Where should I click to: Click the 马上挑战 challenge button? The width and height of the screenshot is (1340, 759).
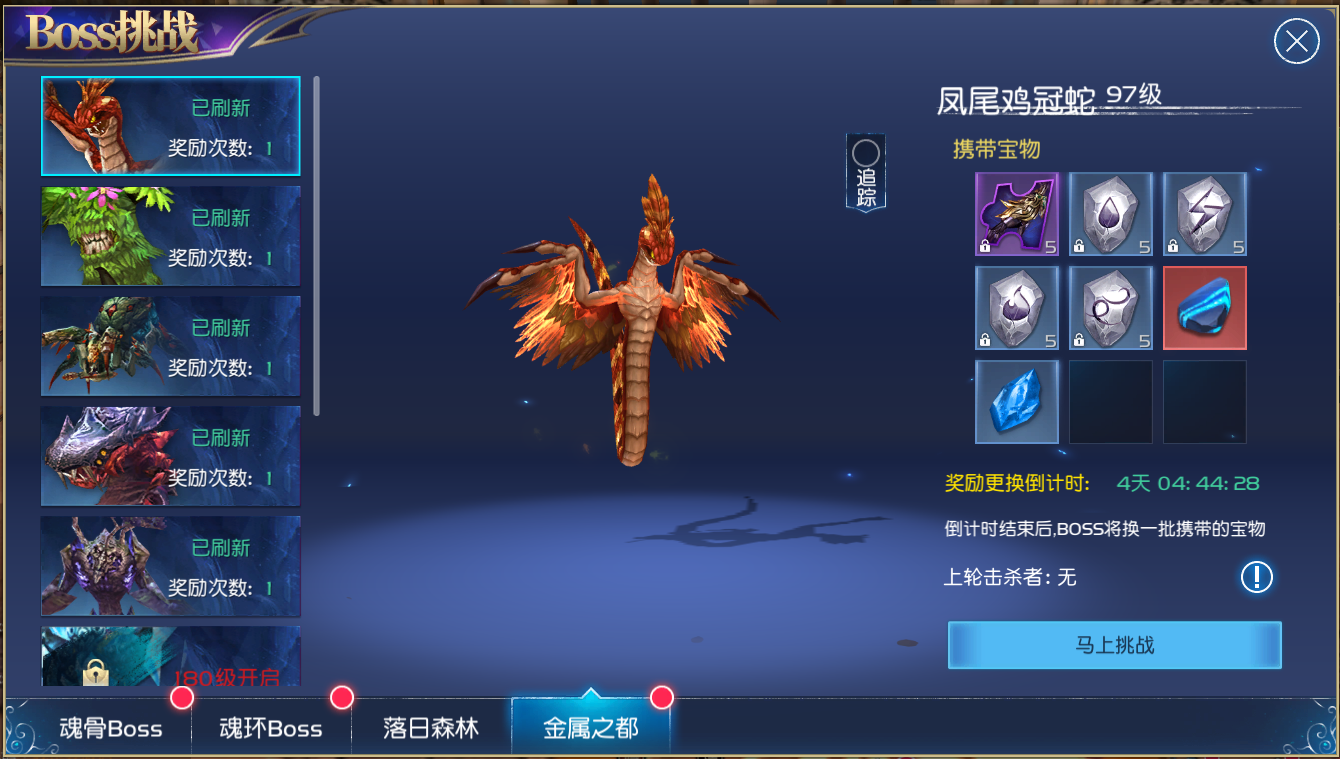pyautogui.click(x=1114, y=645)
